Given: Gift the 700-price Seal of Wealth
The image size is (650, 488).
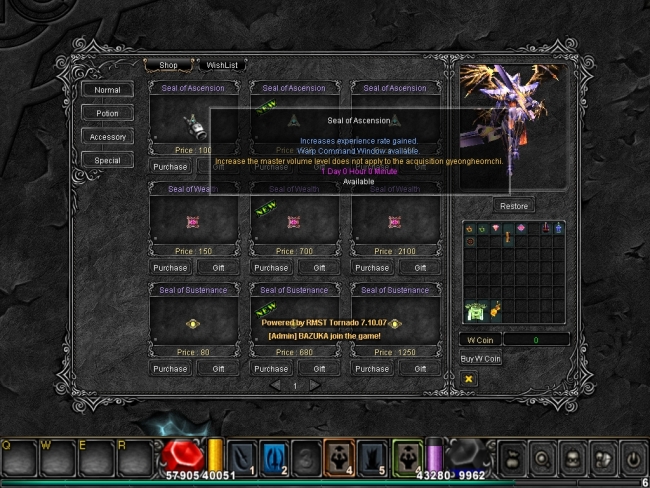Looking at the screenshot, I should tap(320, 268).
